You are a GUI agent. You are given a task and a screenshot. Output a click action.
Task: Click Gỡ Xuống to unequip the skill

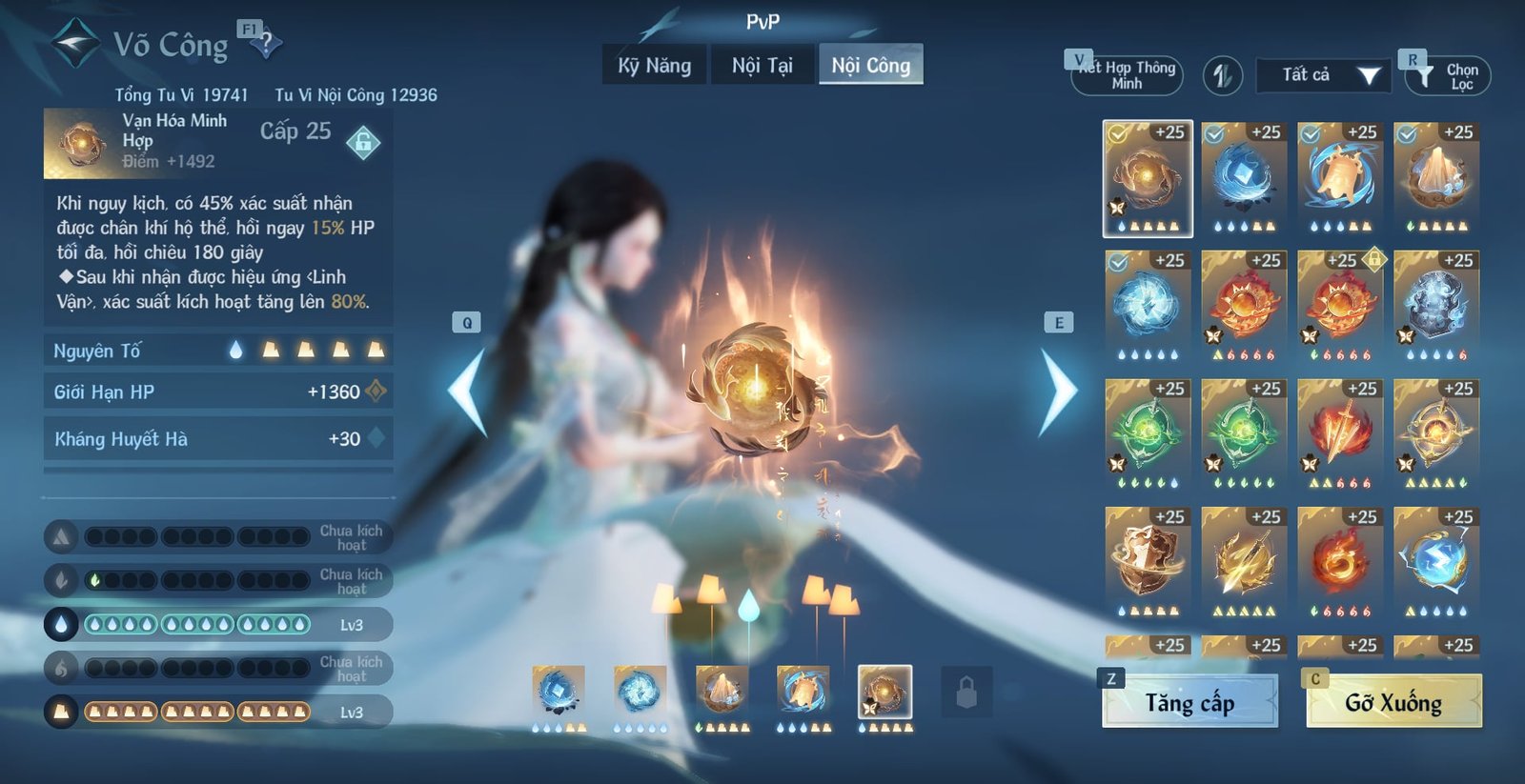(x=1392, y=705)
